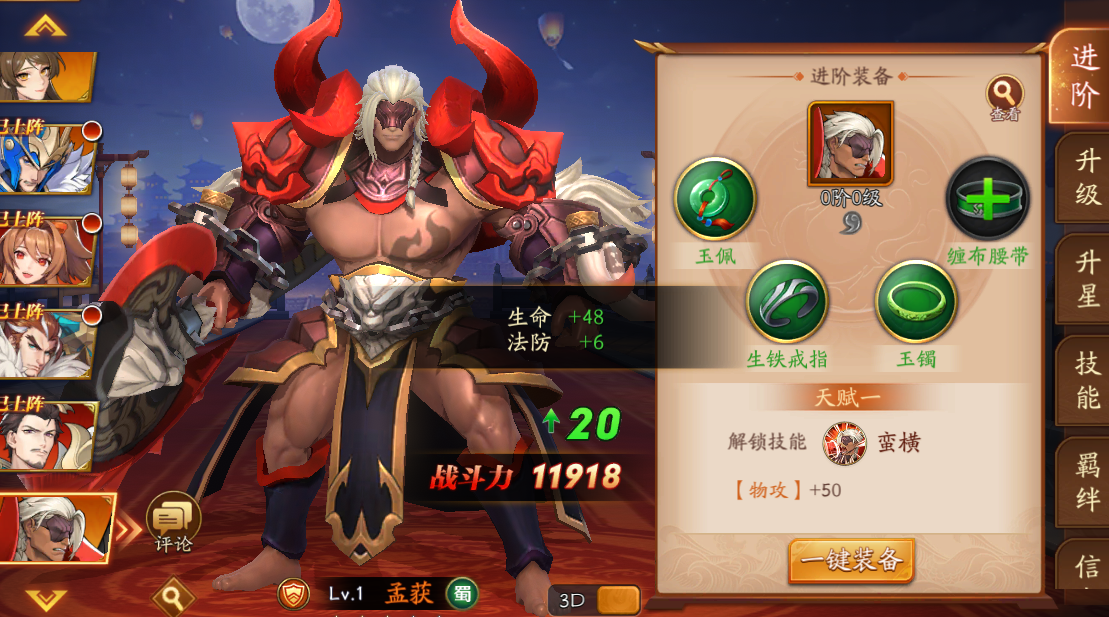The height and width of the screenshot is (617, 1109).
Task: Open the 查看 magnifier view button
Action: point(1004,94)
